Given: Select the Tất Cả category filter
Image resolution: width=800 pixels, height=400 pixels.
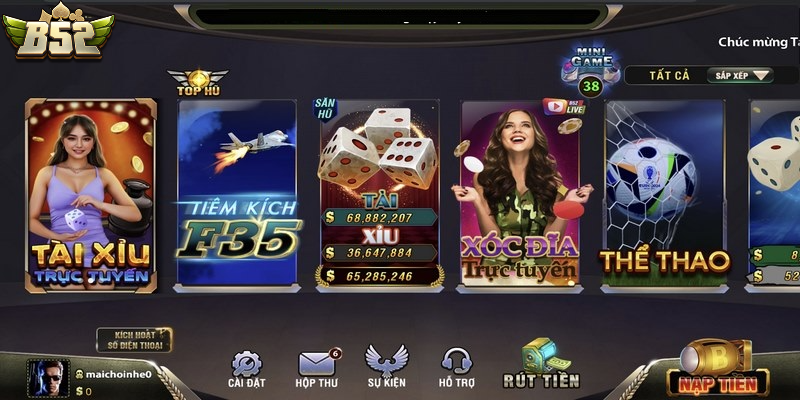Looking at the screenshot, I should [661, 75].
